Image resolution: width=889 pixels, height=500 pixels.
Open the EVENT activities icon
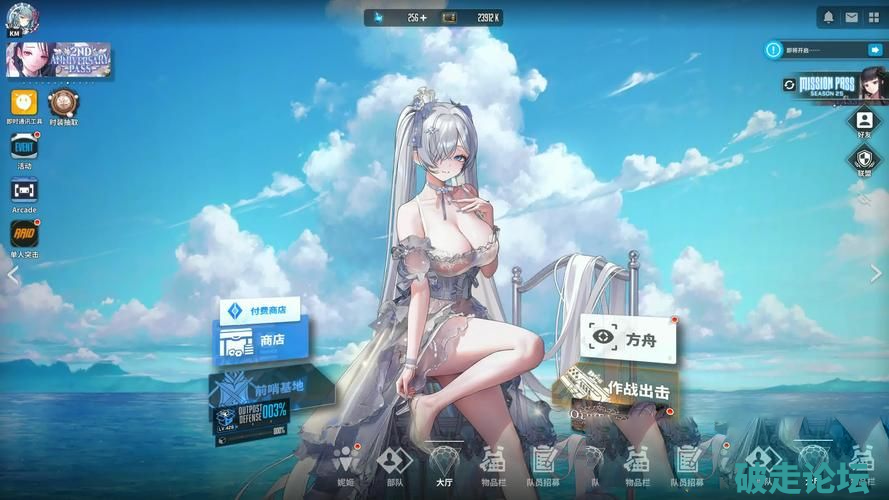24,148
